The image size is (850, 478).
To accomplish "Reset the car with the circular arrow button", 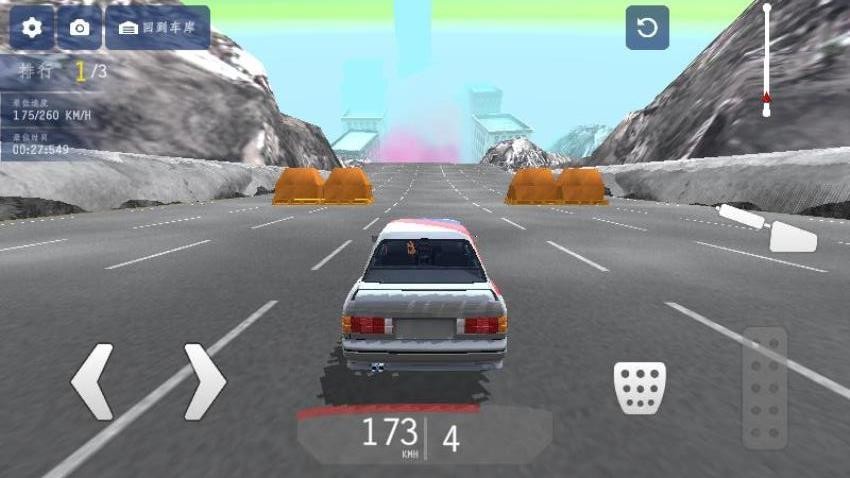I will point(647,28).
